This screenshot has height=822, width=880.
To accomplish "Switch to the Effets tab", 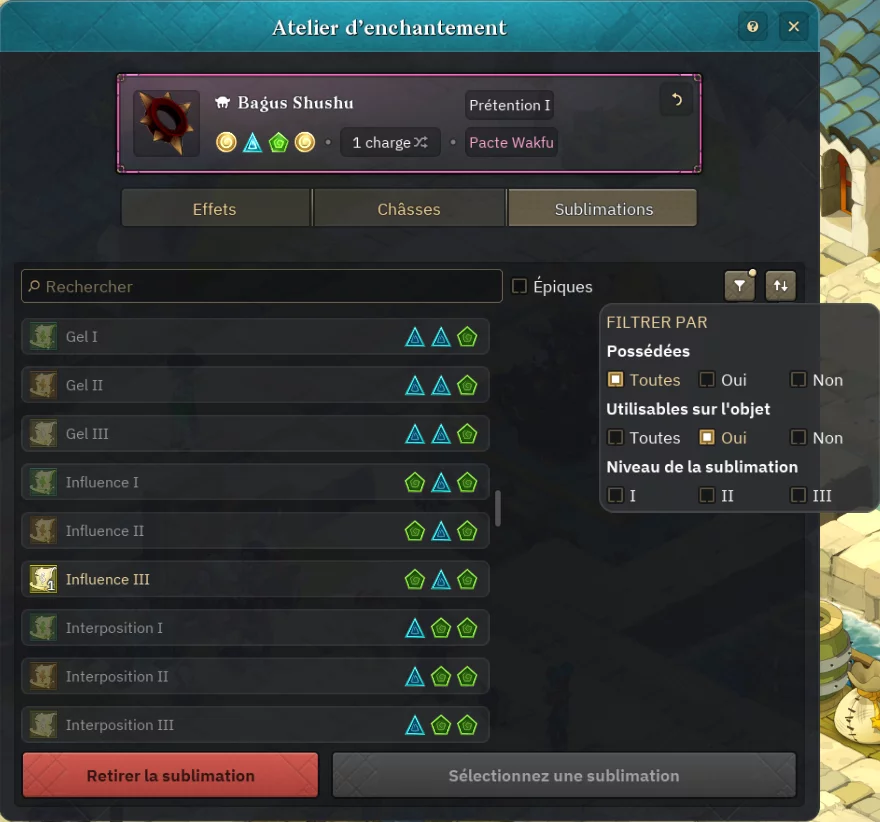I will click(215, 209).
